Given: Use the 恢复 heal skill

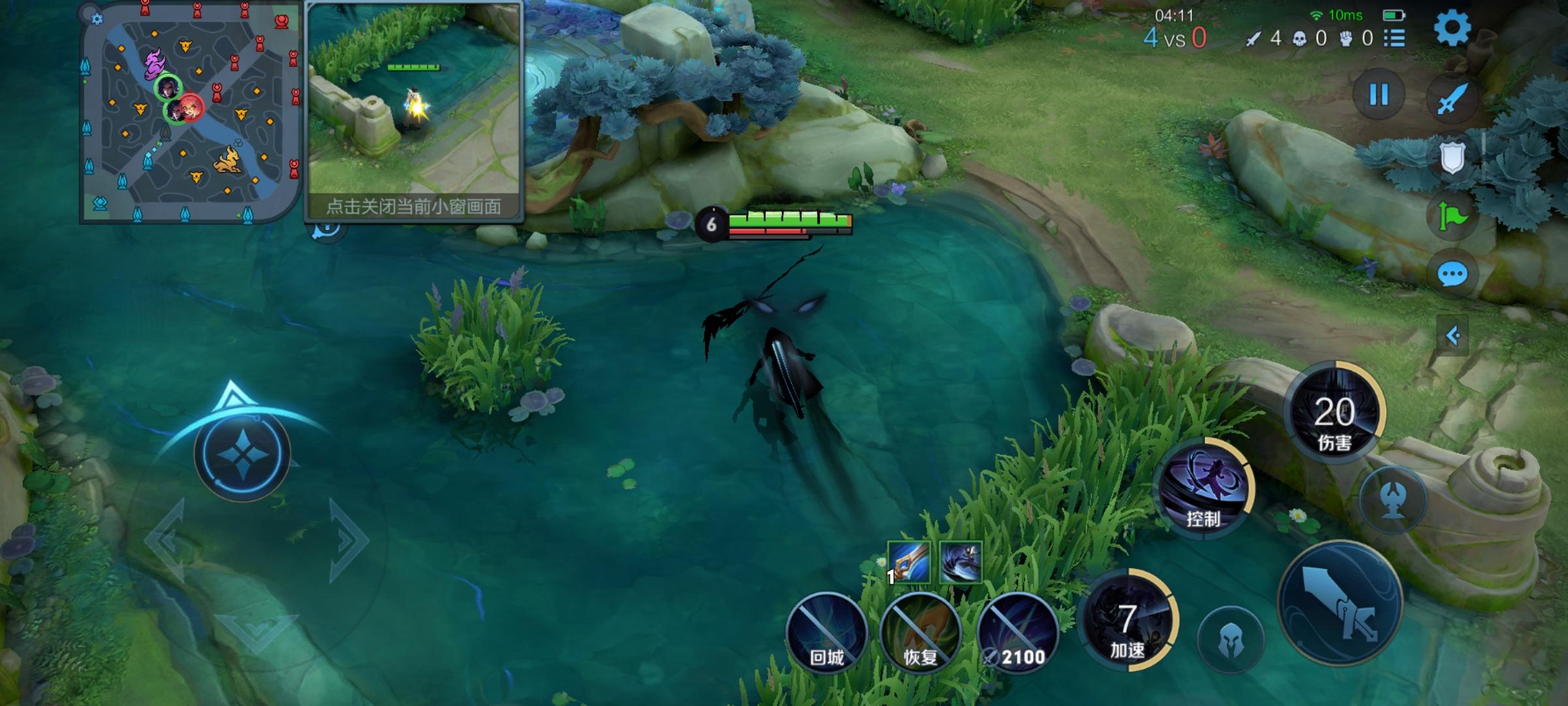Looking at the screenshot, I should [x=921, y=633].
